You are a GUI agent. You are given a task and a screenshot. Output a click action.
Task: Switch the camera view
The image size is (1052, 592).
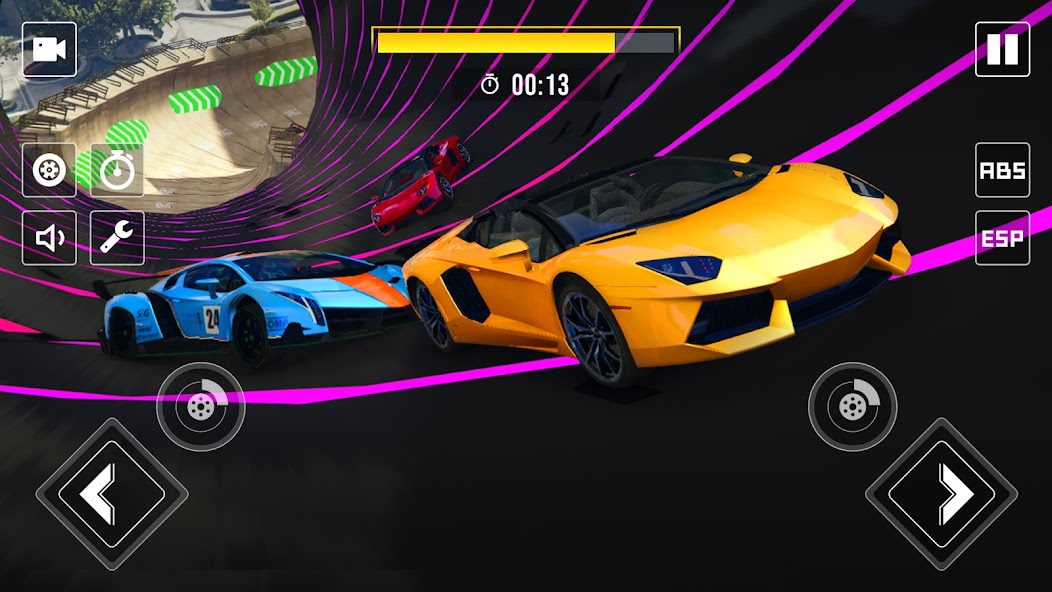[49, 50]
